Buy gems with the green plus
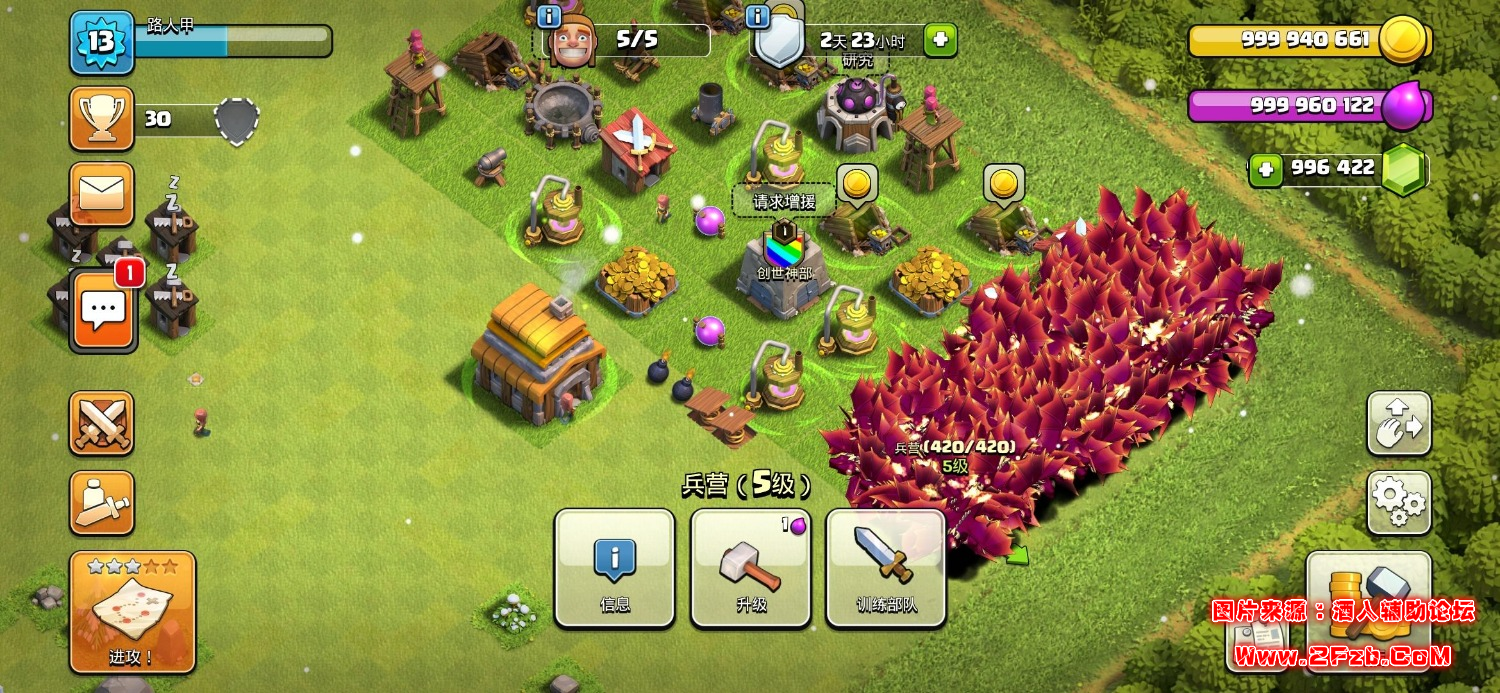Viewport: 1500px width, 693px height. coord(1266,169)
